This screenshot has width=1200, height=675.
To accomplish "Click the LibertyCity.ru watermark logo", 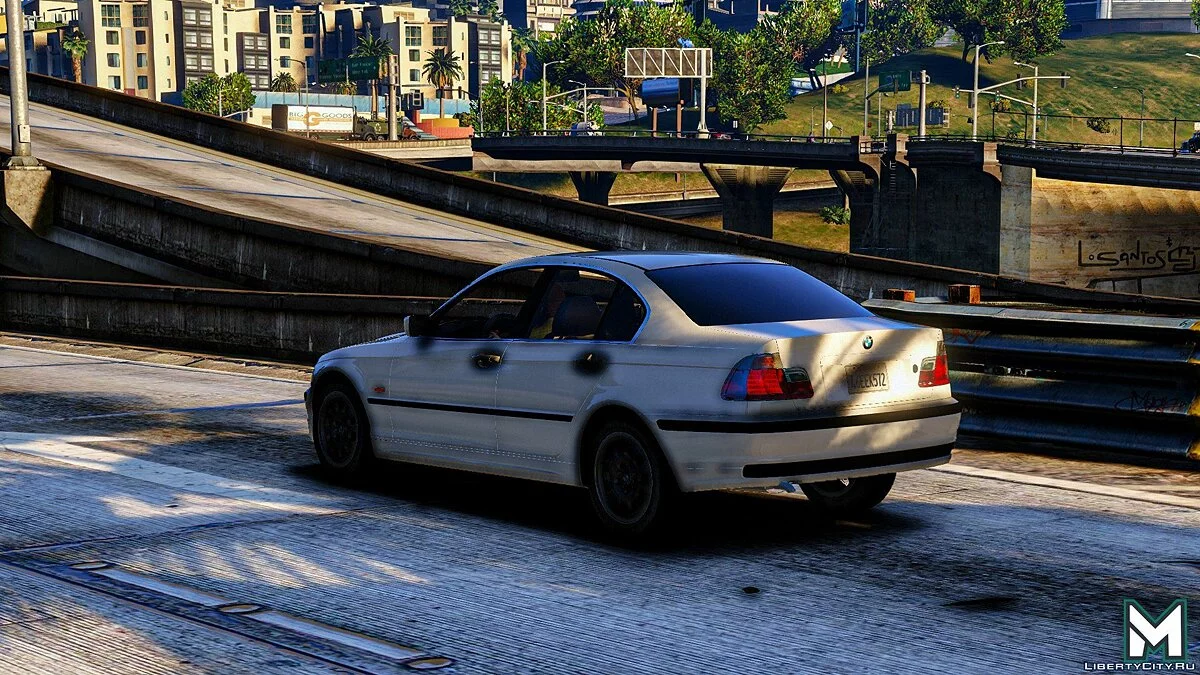I will click(x=1154, y=630).
